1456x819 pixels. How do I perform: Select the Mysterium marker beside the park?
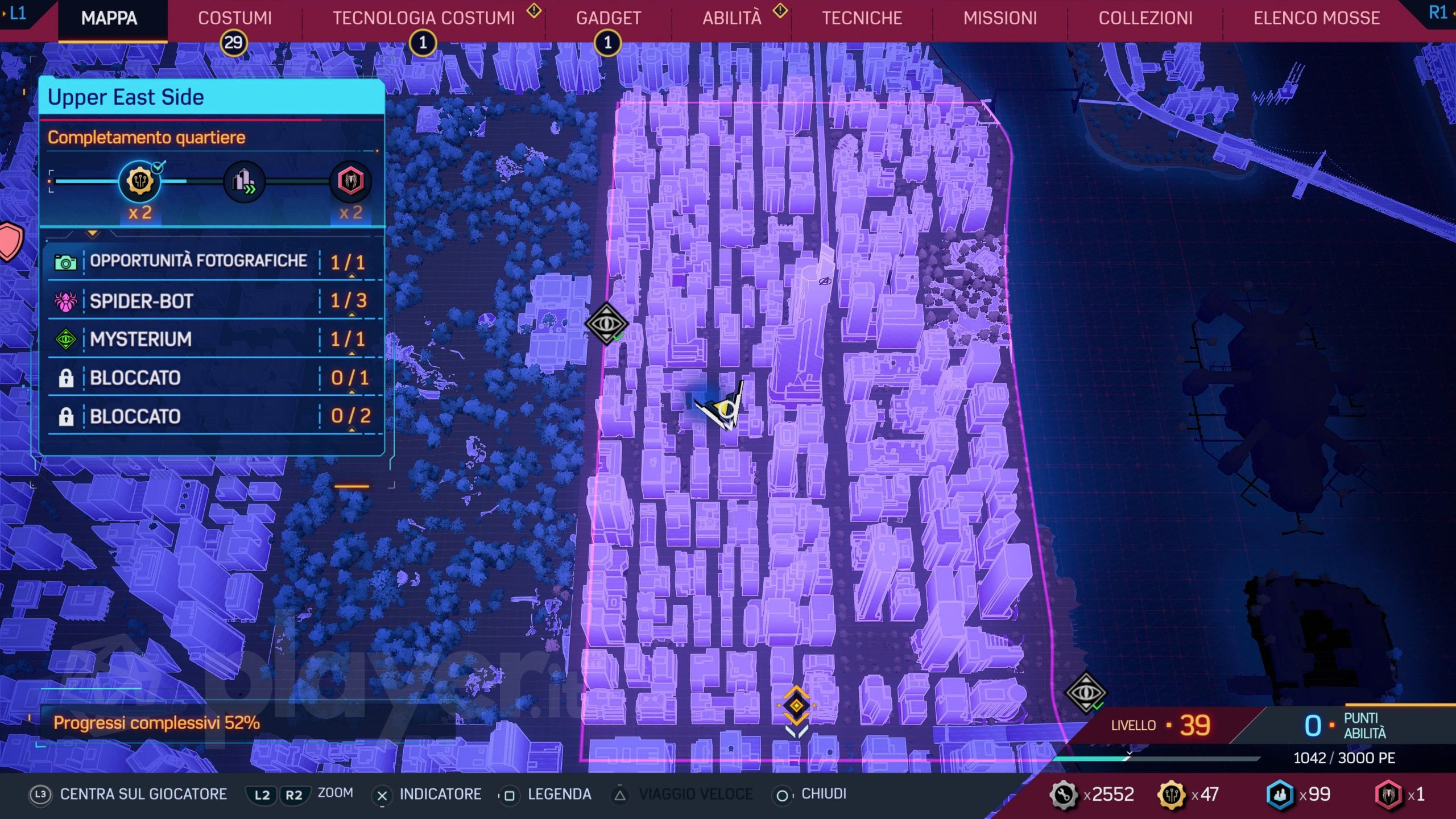pyautogui.click(x=606, y=324)
